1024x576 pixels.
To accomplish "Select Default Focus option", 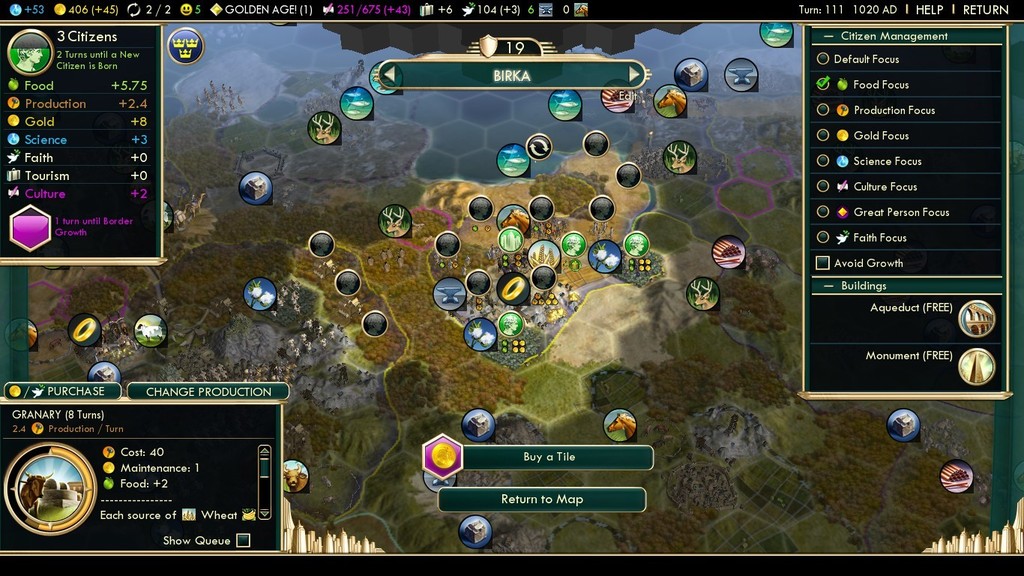I will 823,59.
